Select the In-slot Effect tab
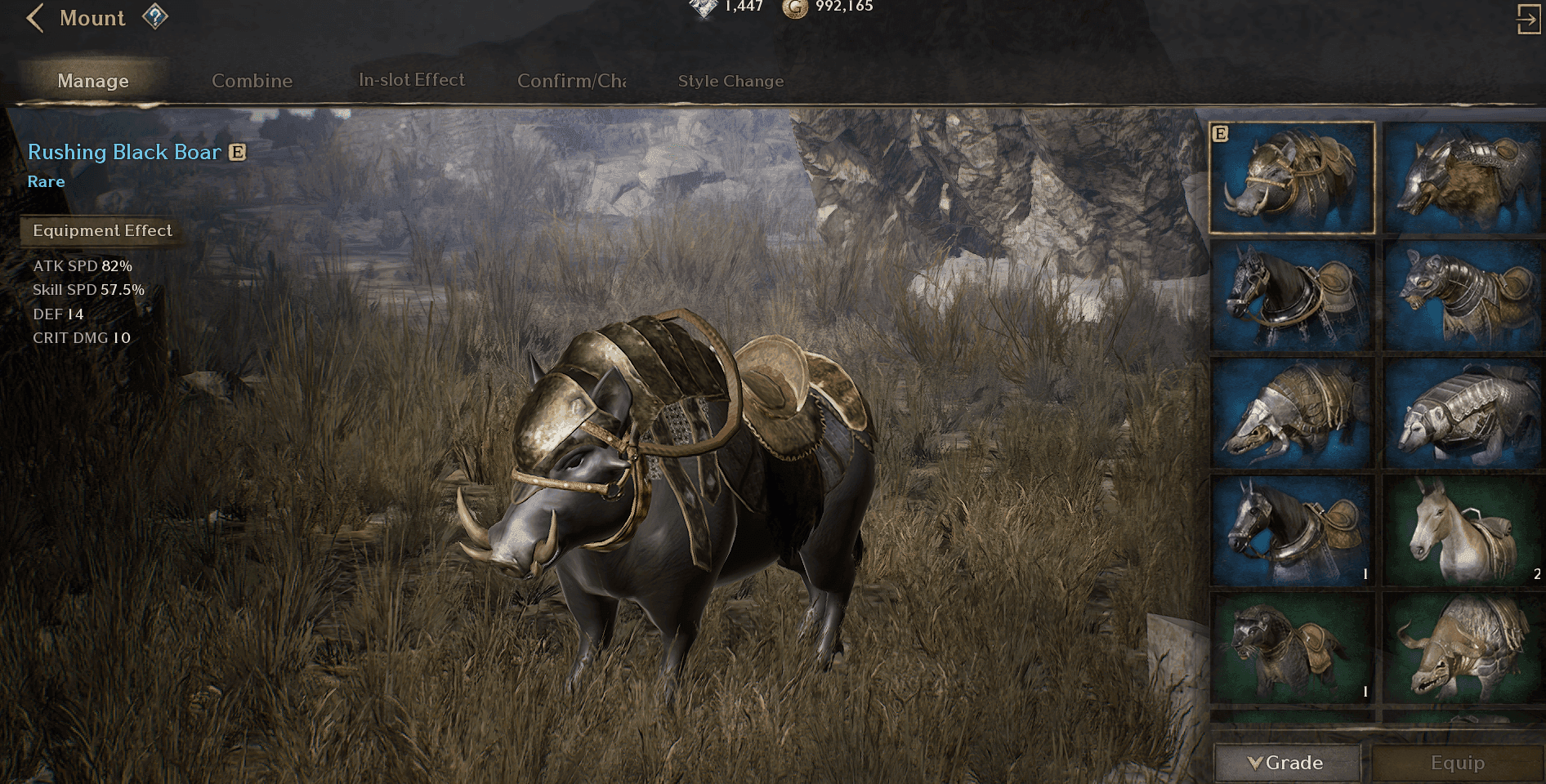1546x784 pixels. [x=410, y=79]
